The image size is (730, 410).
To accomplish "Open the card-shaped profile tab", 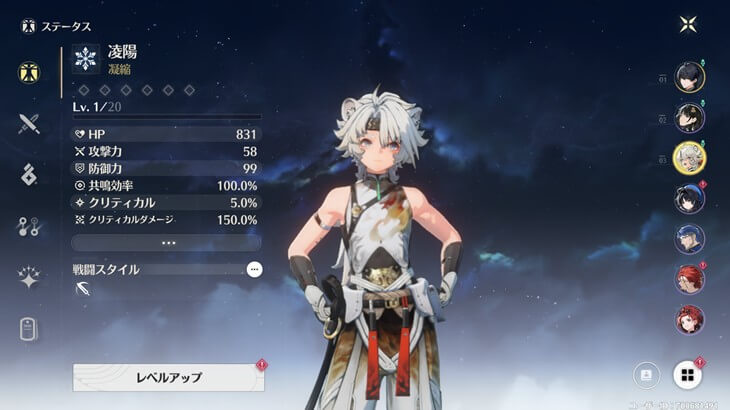I will click(x=29, y=329).
